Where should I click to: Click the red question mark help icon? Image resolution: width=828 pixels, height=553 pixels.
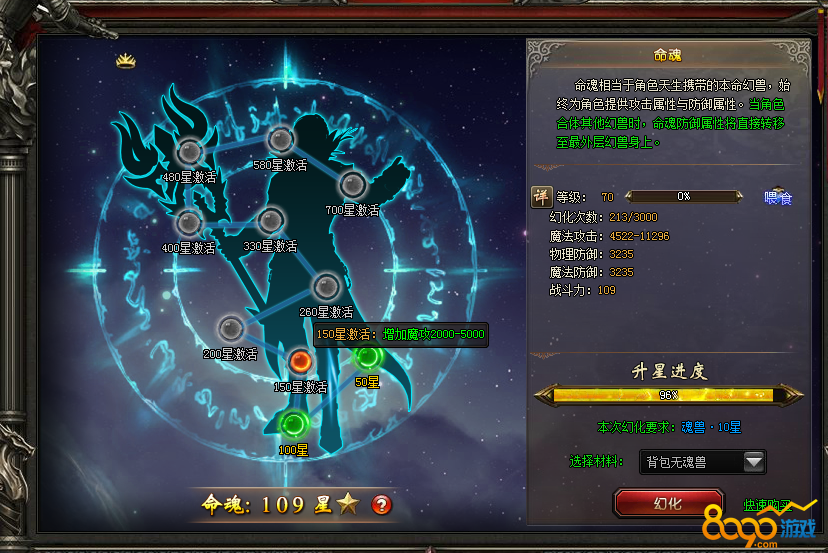click(381, 505)
